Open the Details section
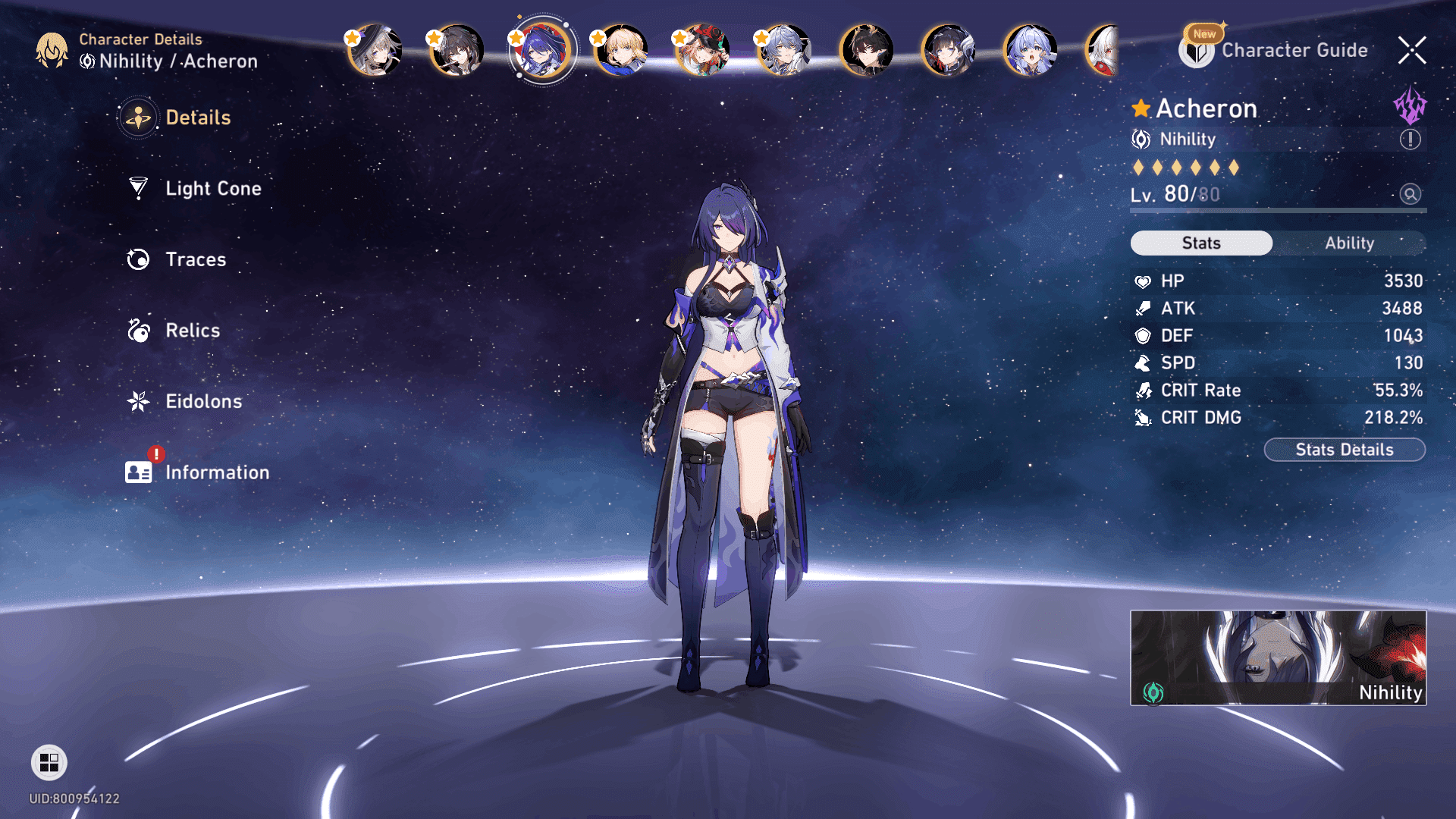Screen dimensions: 1456x819 coord(197,118)
